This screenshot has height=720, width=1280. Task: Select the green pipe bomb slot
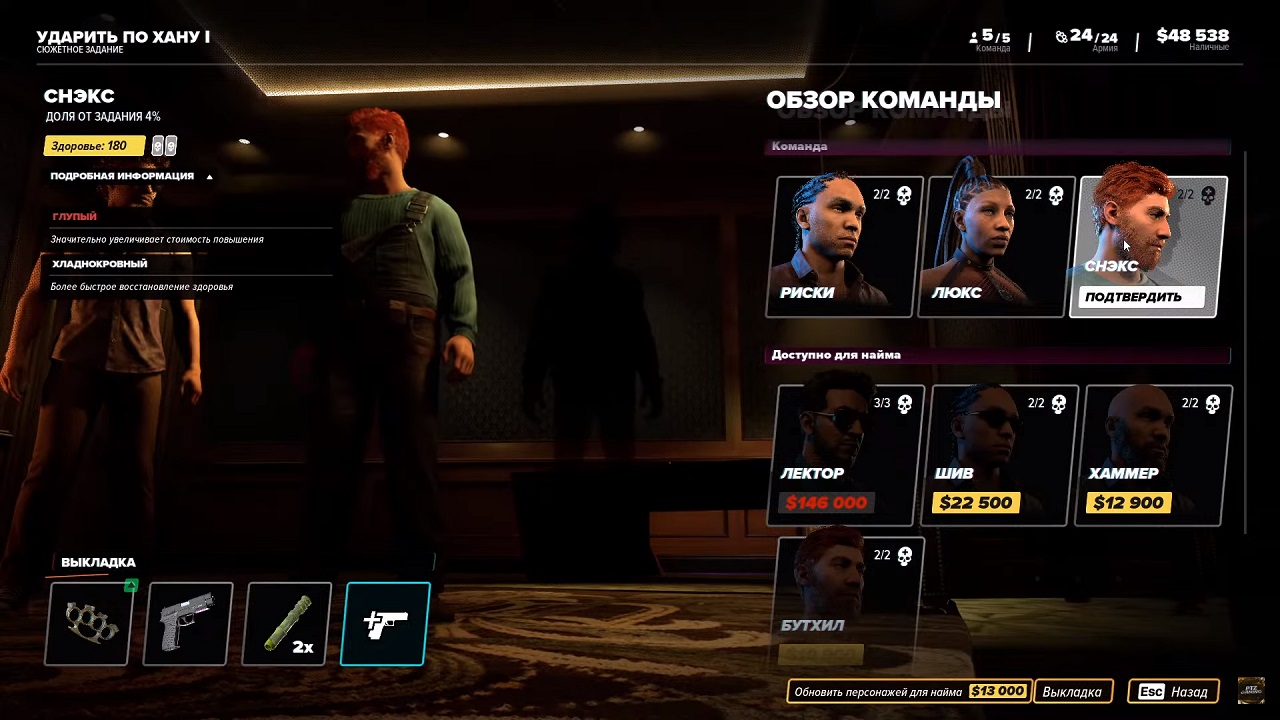[x=287, y=623]
